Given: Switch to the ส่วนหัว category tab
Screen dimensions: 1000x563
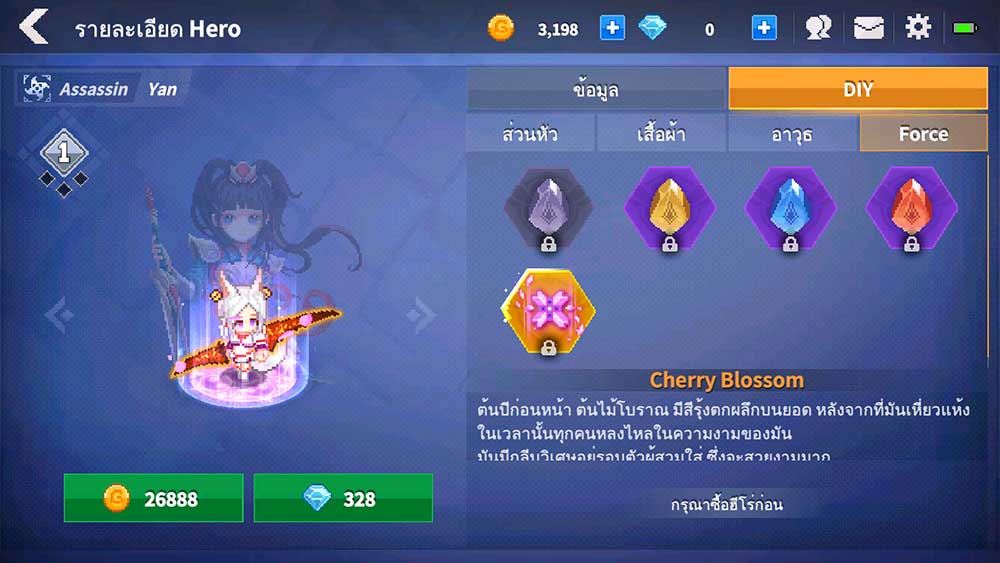Looking at the screenshot, I should [x=530, y=134].
